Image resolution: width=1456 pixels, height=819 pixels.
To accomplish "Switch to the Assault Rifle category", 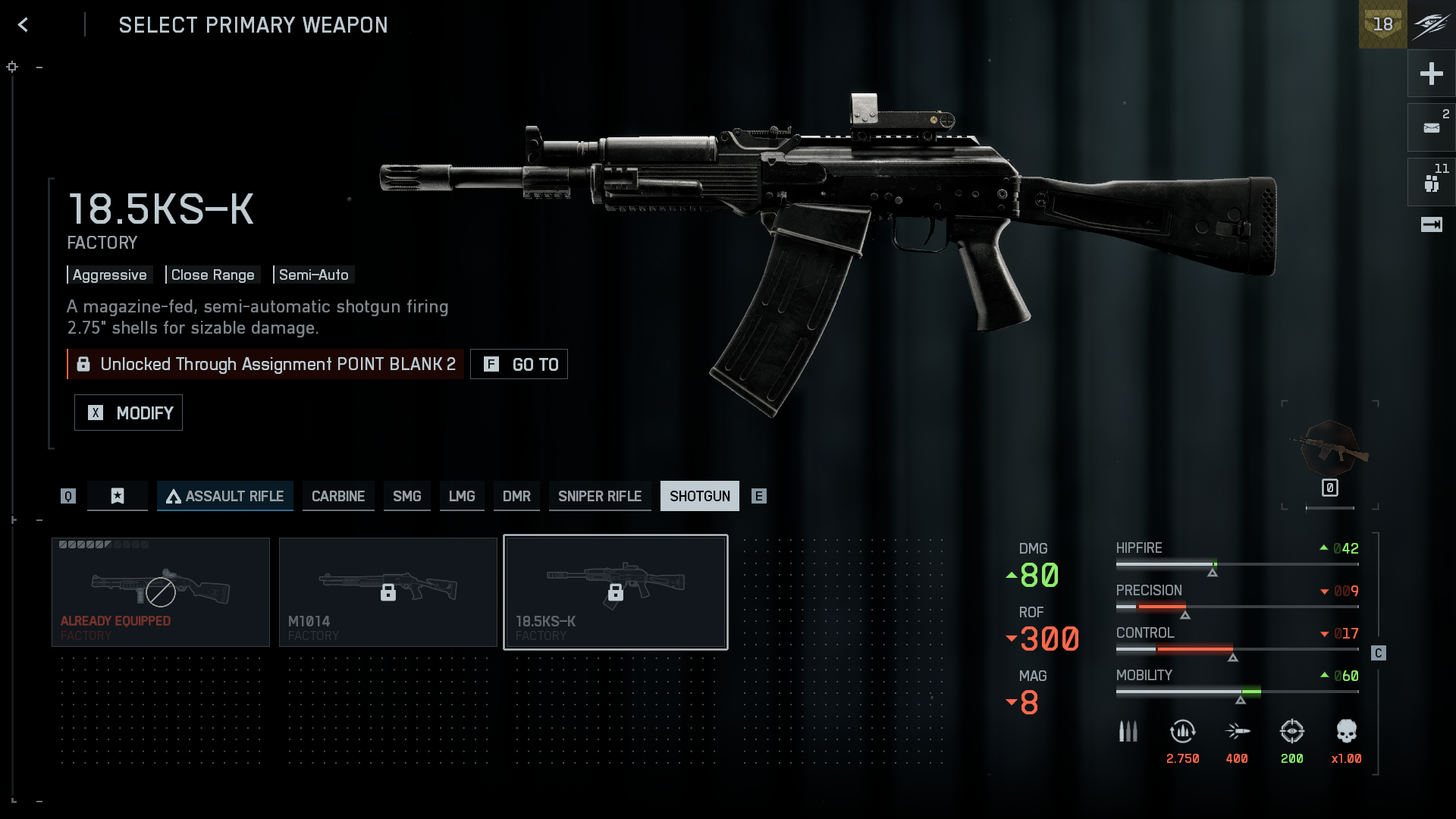I will (x=224, y=496).
